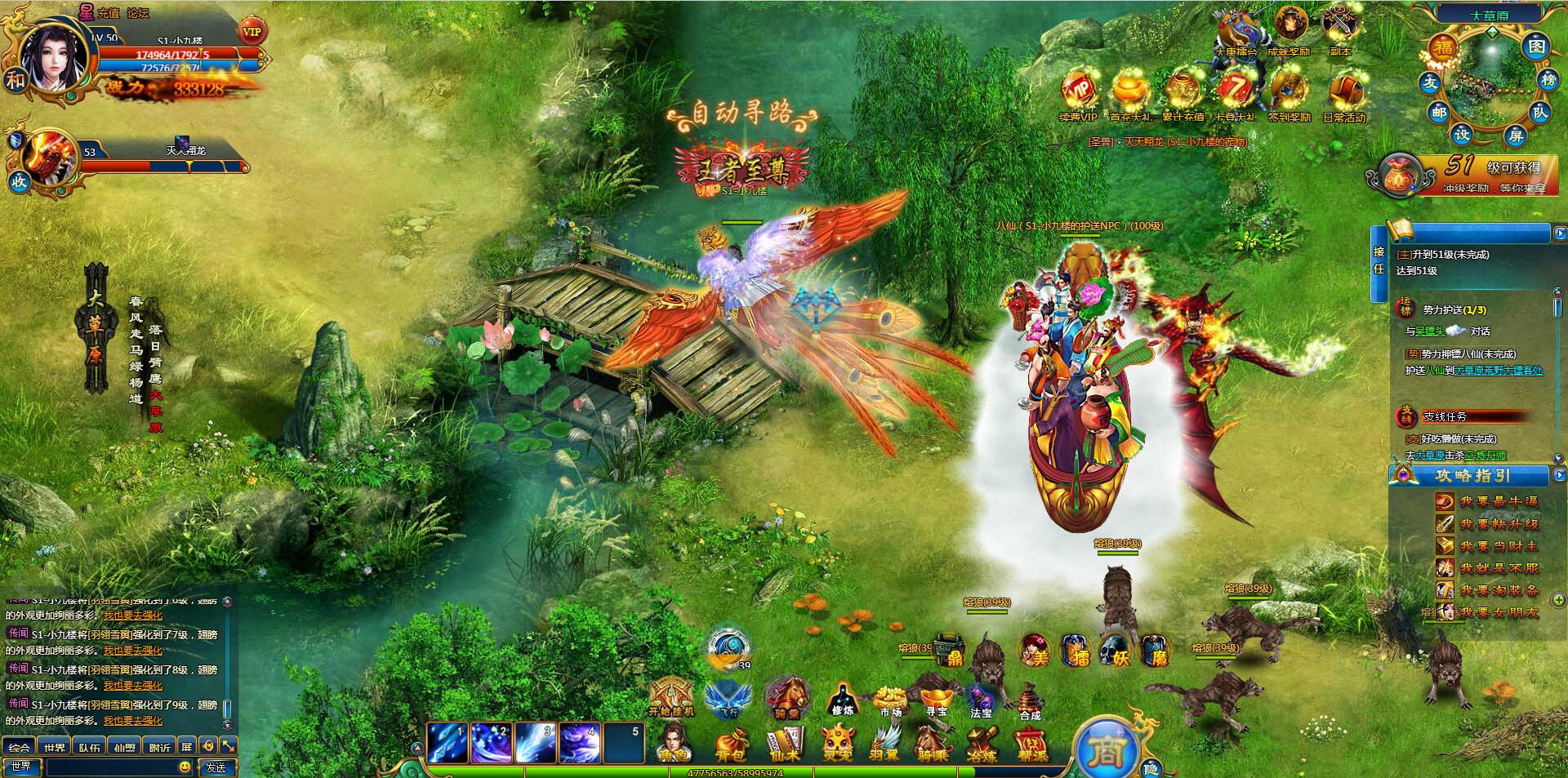
Task: Open the 背包 backpack bag icon
Action: pyautogui.click(x=731, y=743)
